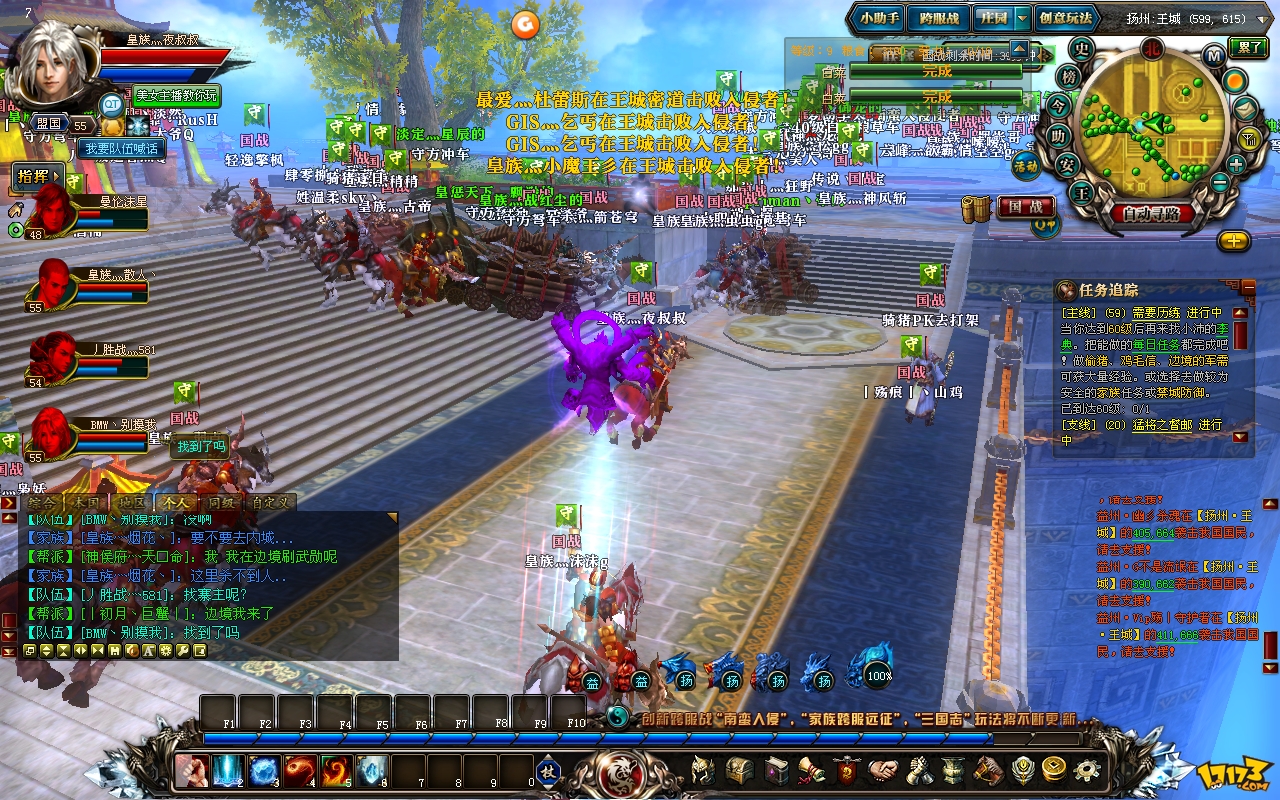The width and height of the screenshot is (1280, 800).
Task: Zoom in the minimap with plus button
Action: [x=1236, y=164]
